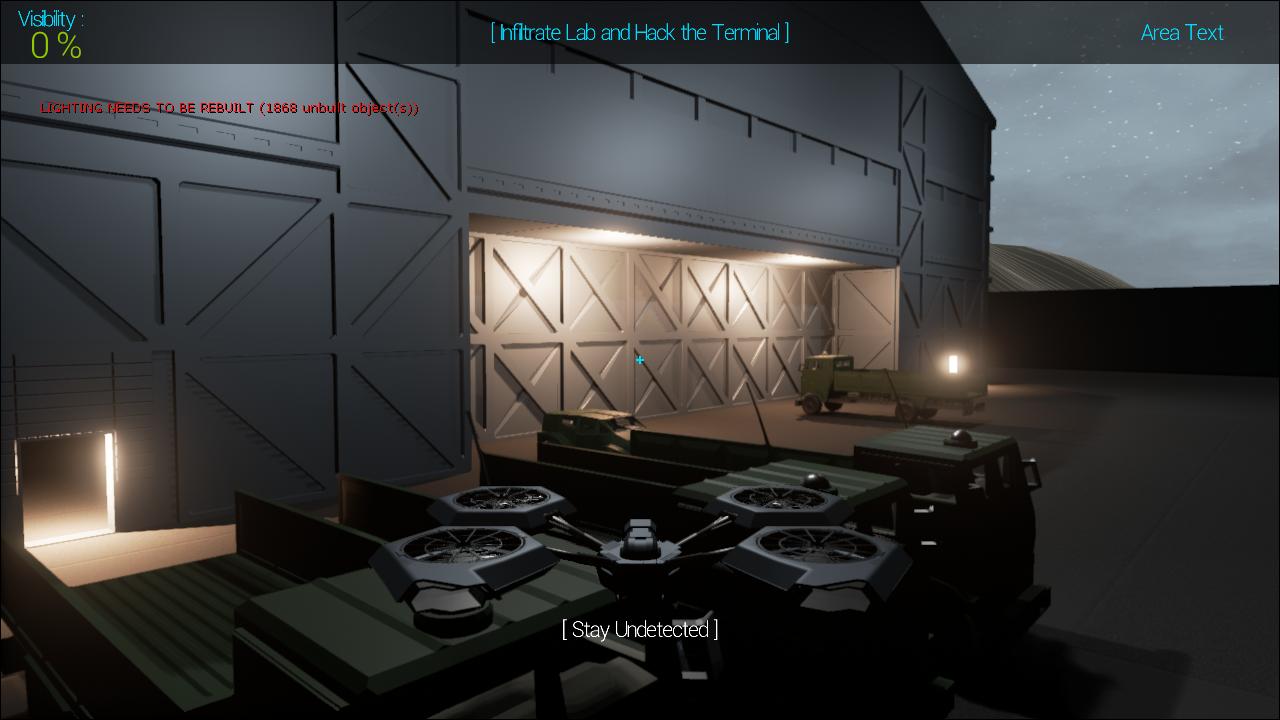Expand the Infiltrate Lab objective banner
Screen dimensions: 1280x720
click(639, 32)
